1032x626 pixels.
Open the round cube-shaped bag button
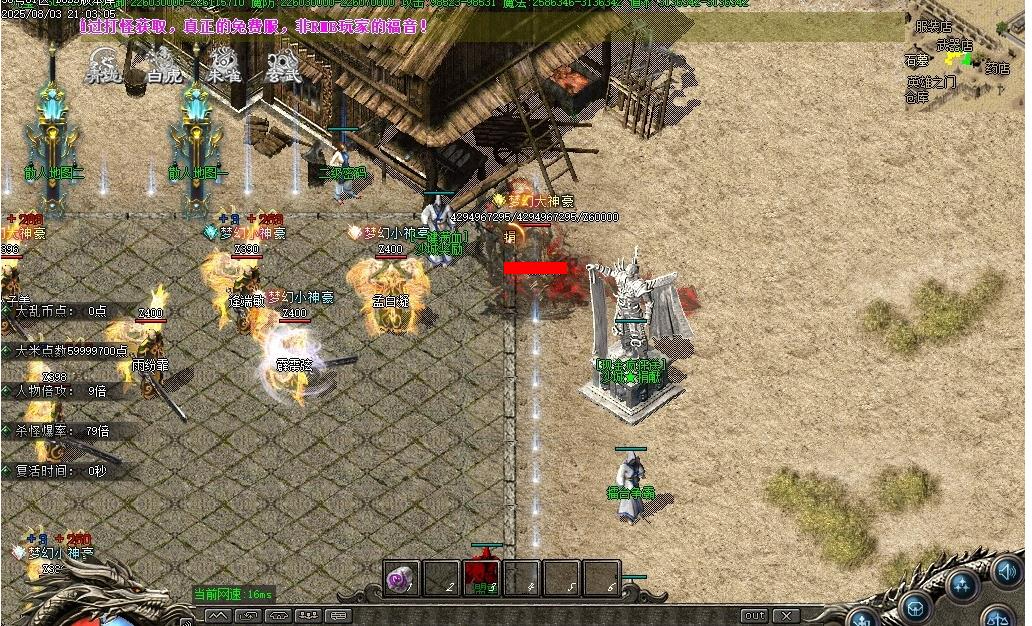(915, 607)
